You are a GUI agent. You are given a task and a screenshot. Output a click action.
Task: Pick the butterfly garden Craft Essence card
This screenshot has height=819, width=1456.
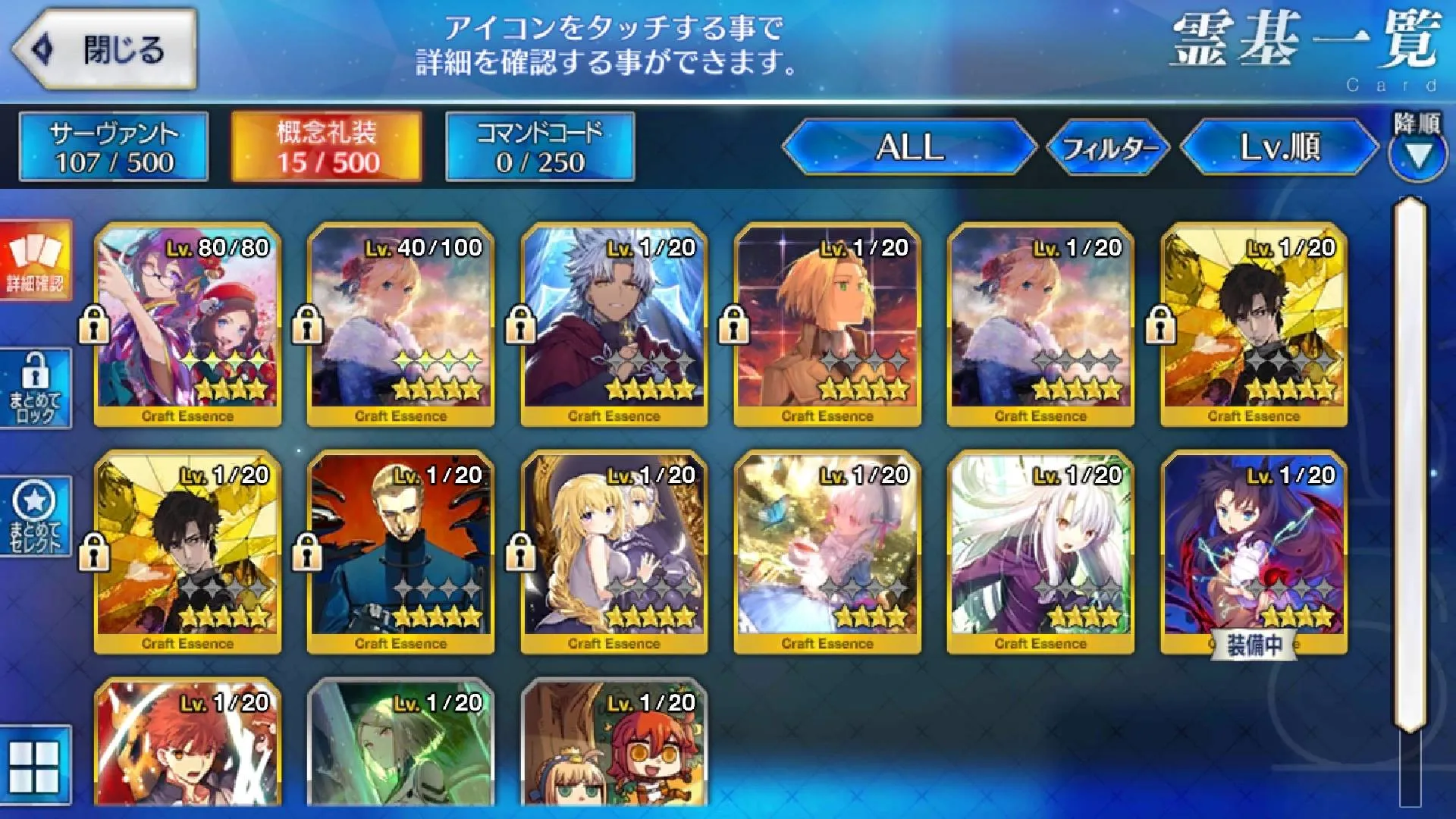(827, 552)
